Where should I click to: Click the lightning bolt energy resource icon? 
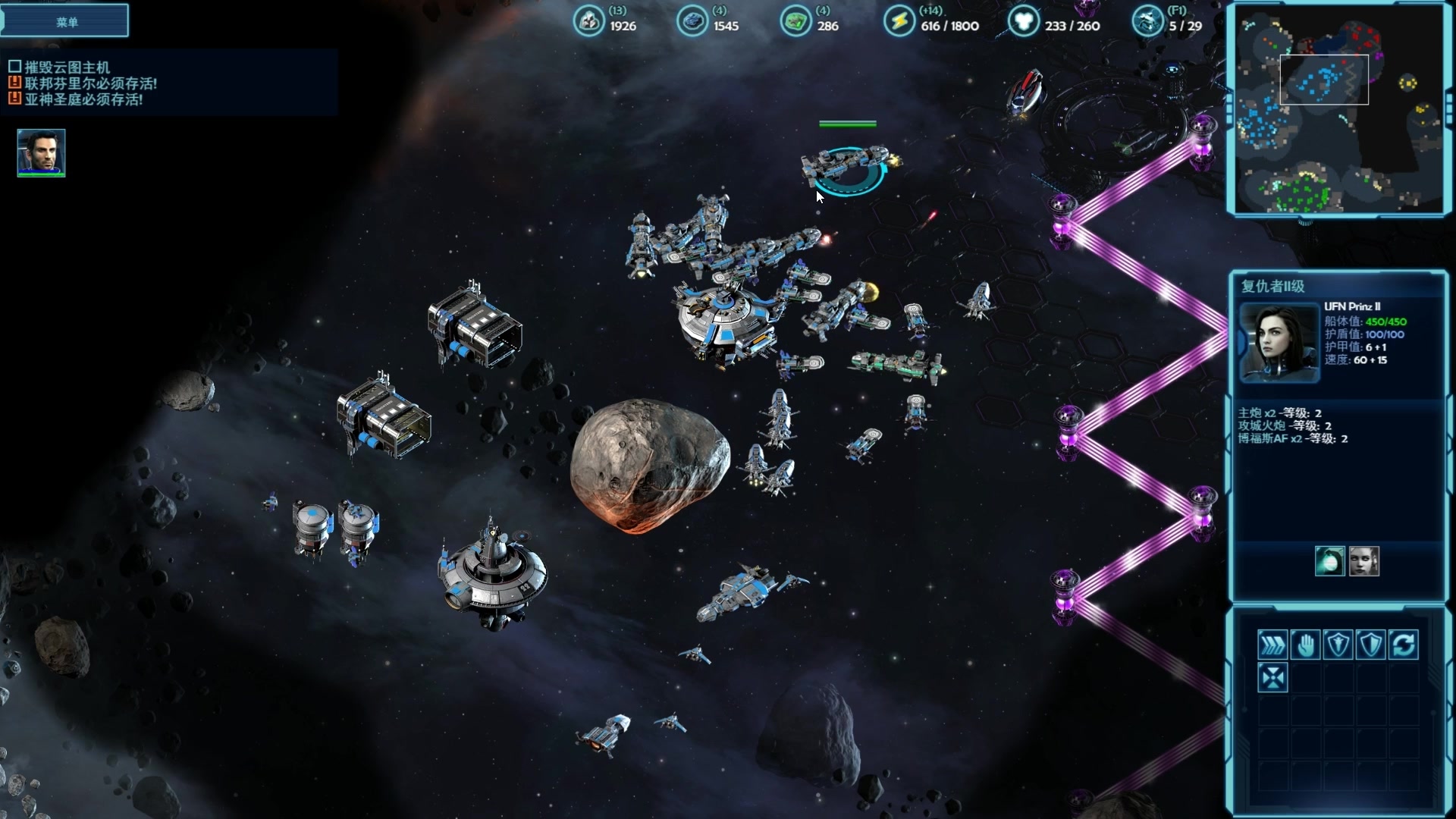click(899, 21)
